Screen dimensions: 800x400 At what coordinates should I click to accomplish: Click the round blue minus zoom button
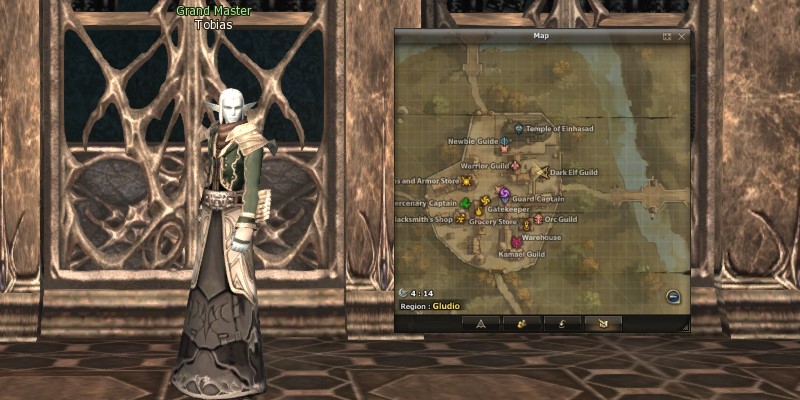(674, 296)
